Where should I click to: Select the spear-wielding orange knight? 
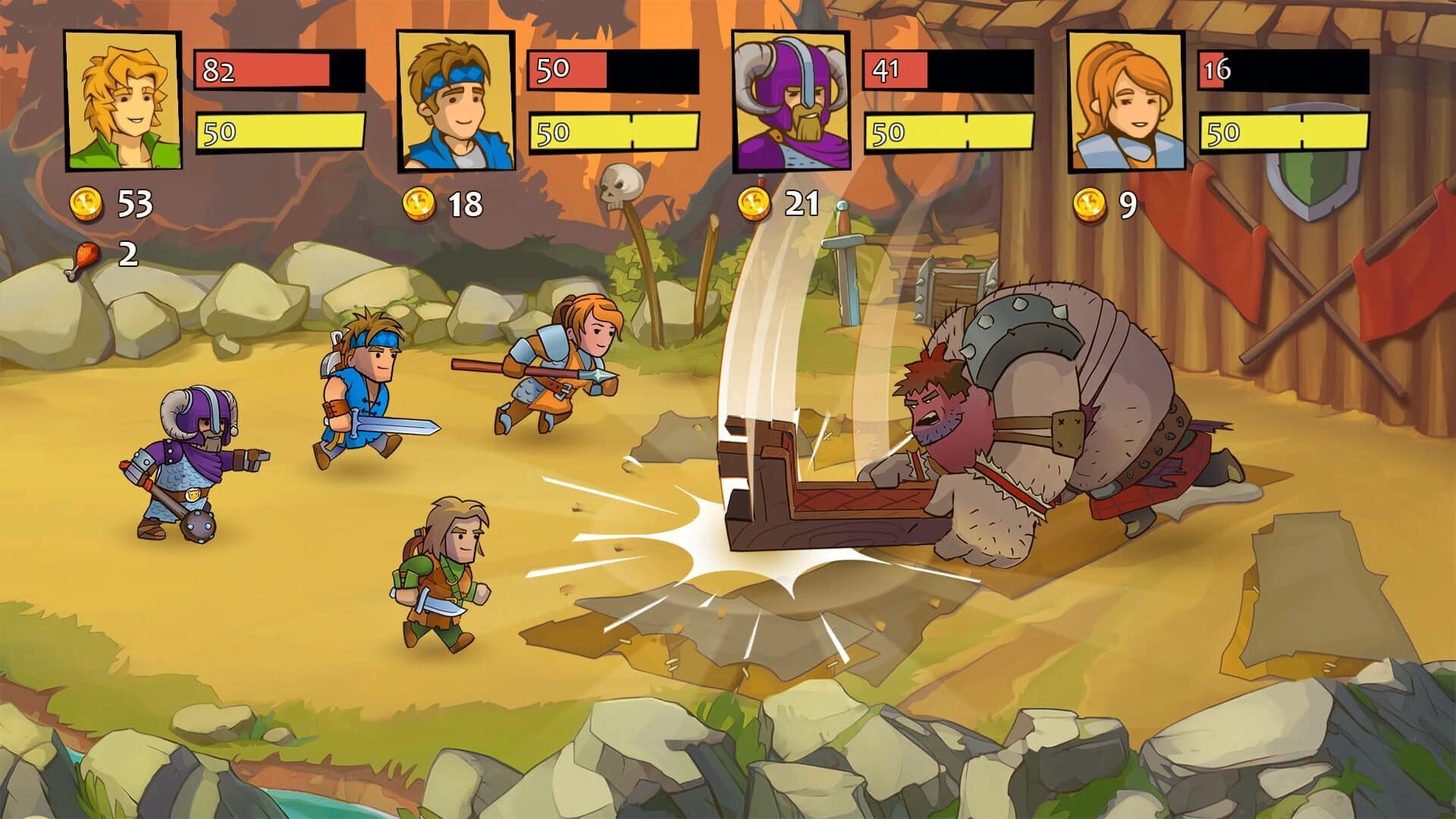pos(561,364)
